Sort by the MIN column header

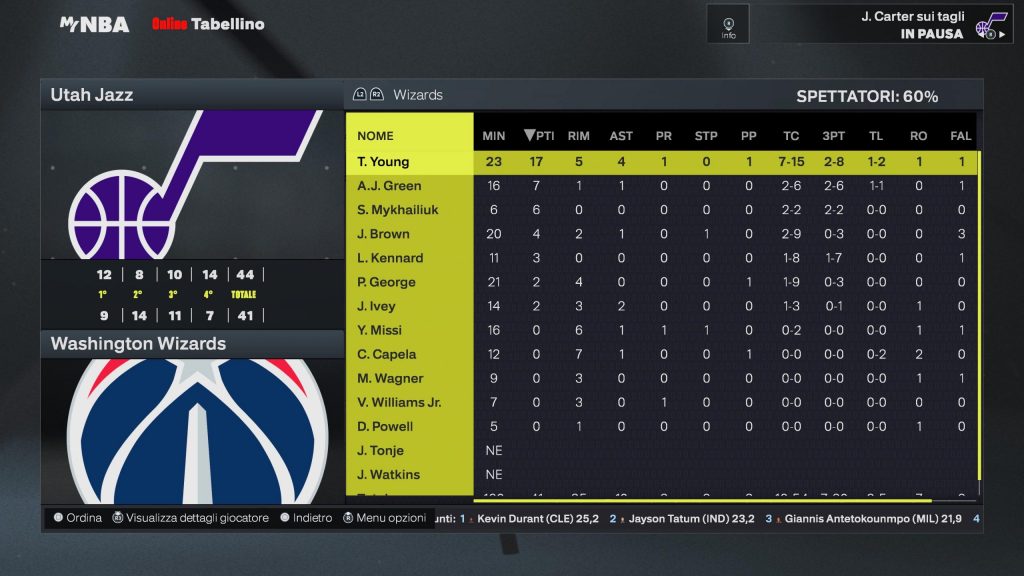(493, 136)
